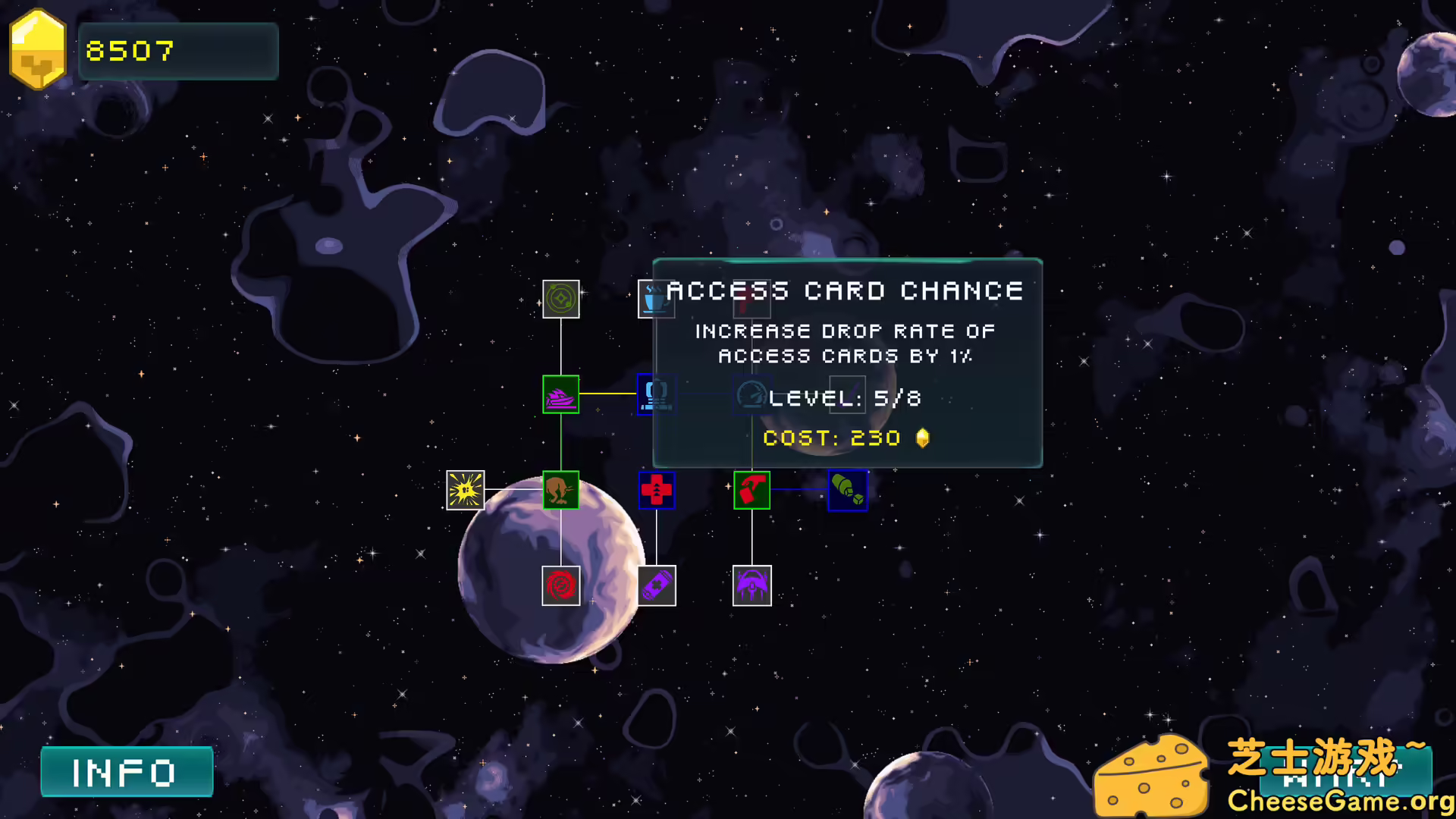Select the targeting reticle skill node
Screen dimensions: 1456x819
coord(561,299)
